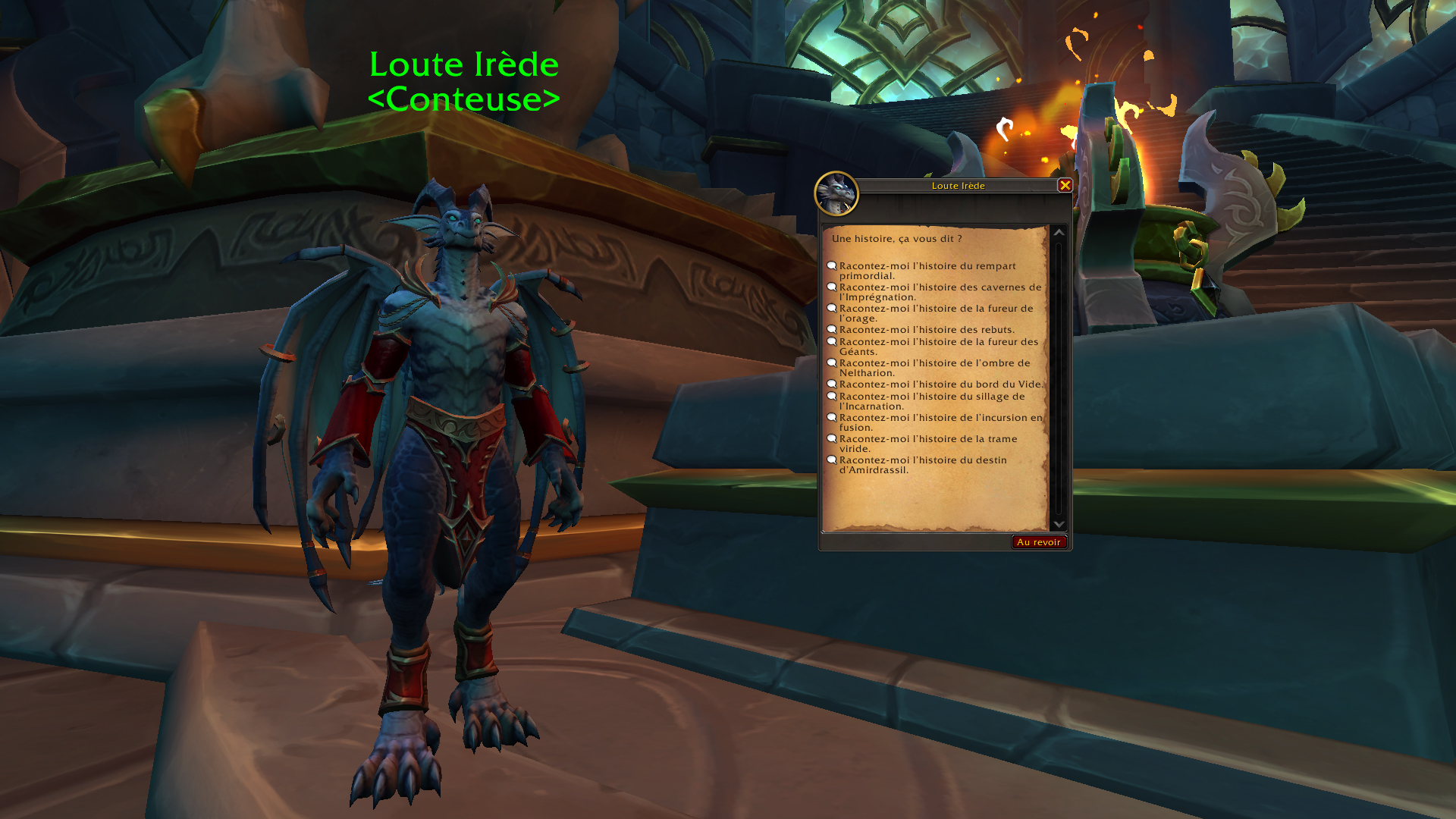1456x819 pixels.
Task: Click the chat bubble icon beside "rempart primordial"
Action: [x=833, y=266]
